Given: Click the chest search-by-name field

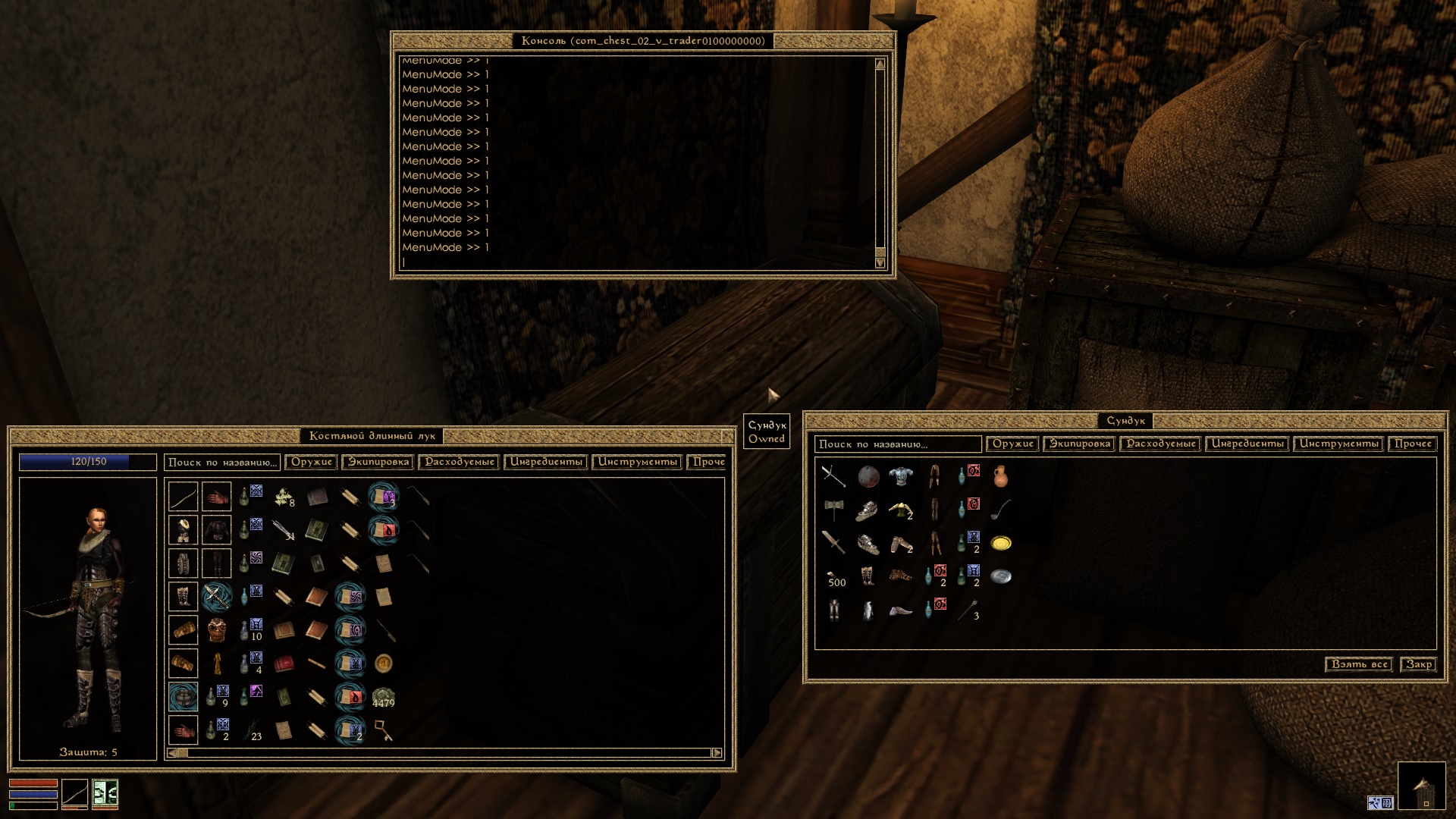Looking at the screenshot, I should [897, 444].
